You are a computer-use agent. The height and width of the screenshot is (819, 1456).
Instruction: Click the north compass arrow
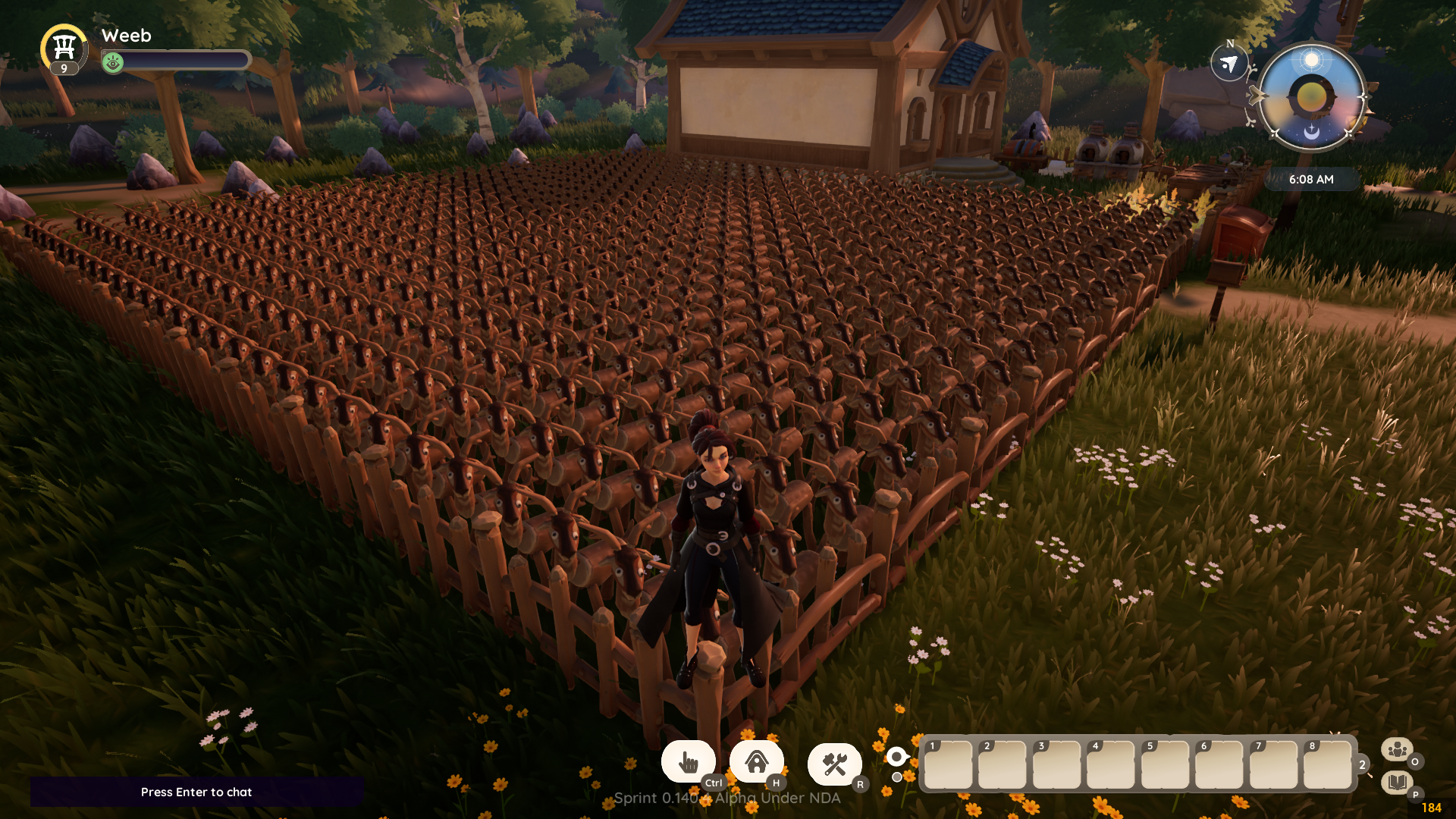coord(1229,64)
